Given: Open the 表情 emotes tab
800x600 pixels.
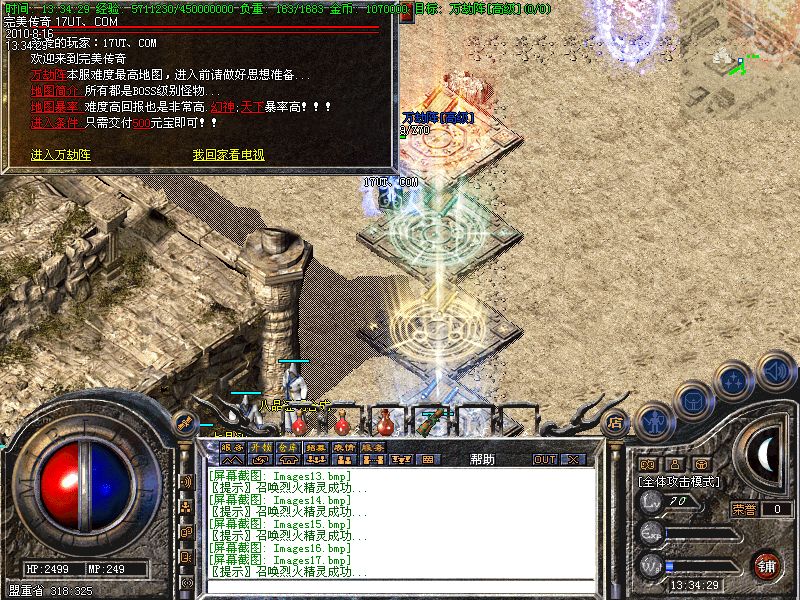Looking at the screenshot, I should pos(344,448).
